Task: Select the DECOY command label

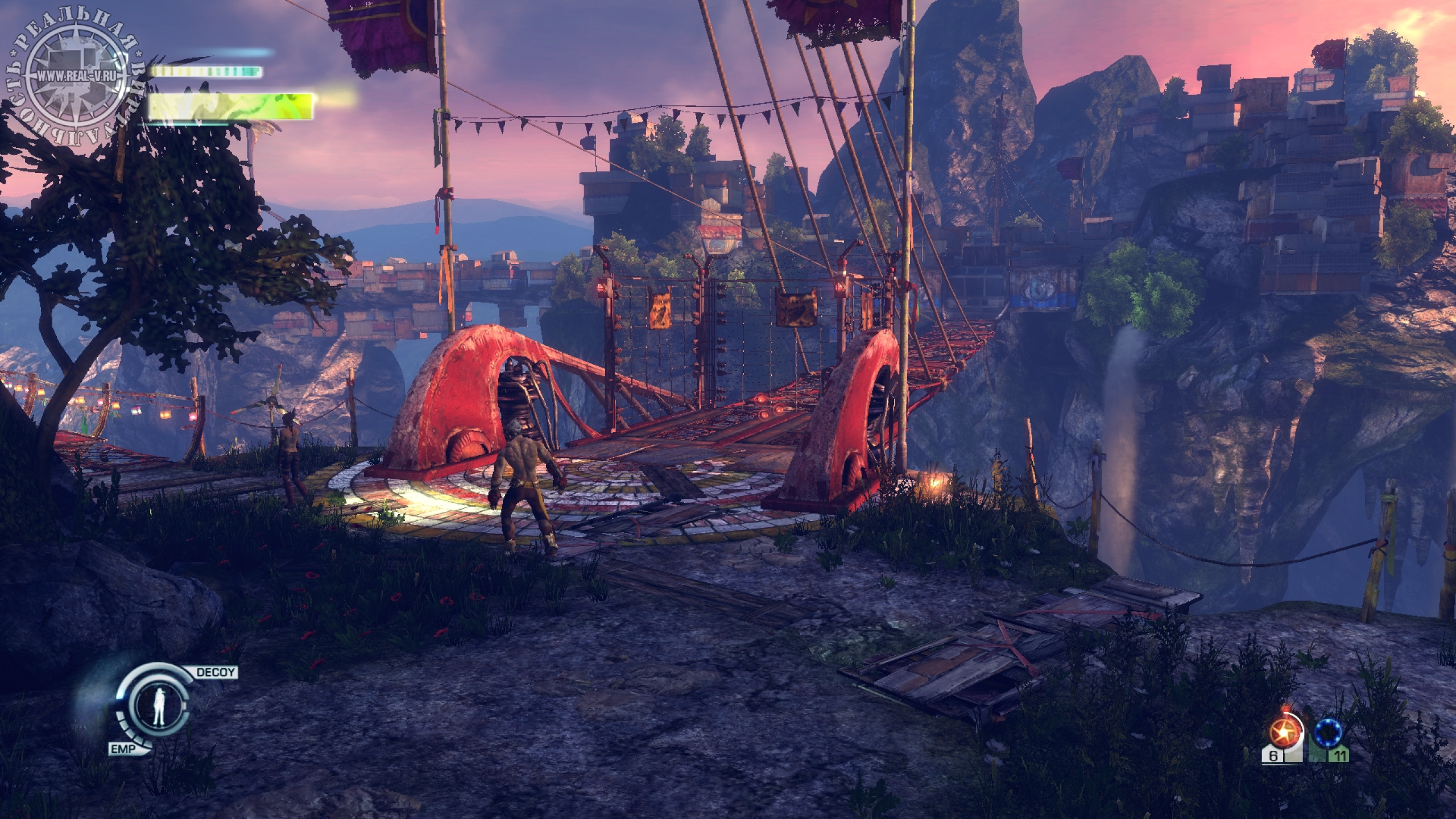Action: point(216,672)
